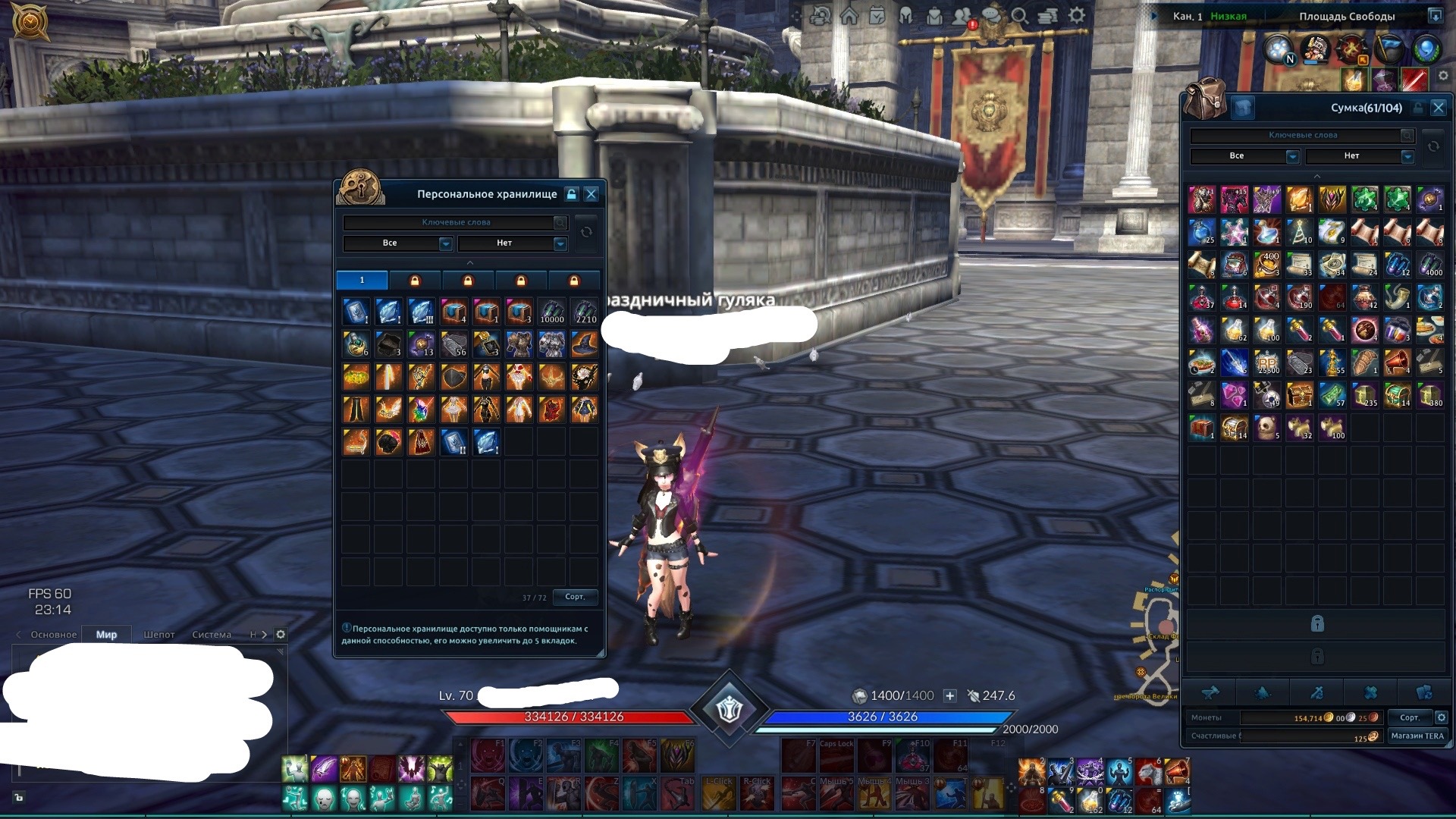The image size is (1456, 819).
Task: Select storage tab 1
Action: pos(362,281)
